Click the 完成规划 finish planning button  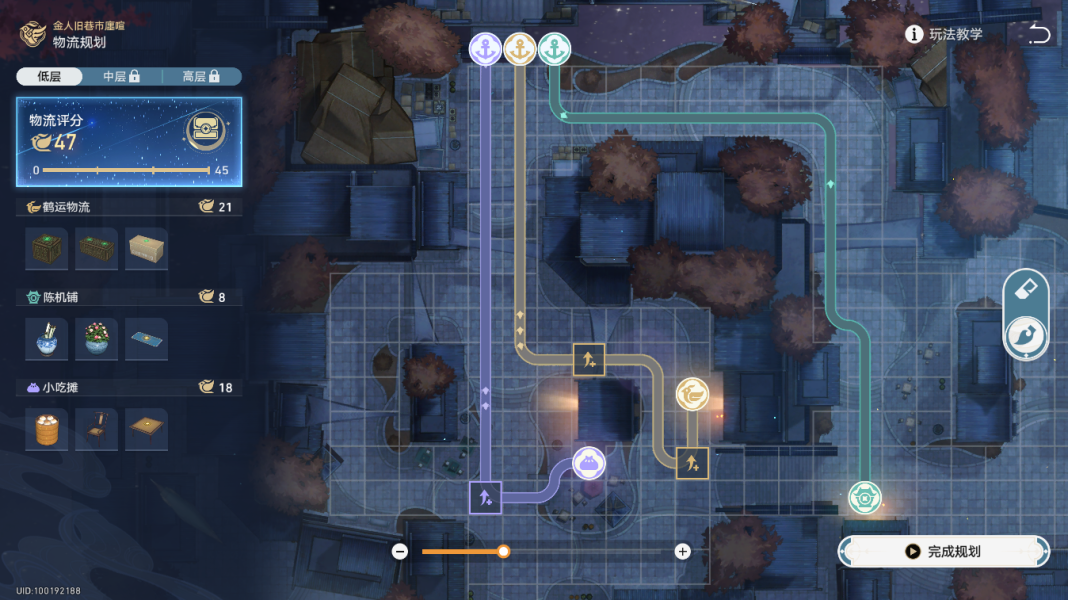click(x=943, y=551)
